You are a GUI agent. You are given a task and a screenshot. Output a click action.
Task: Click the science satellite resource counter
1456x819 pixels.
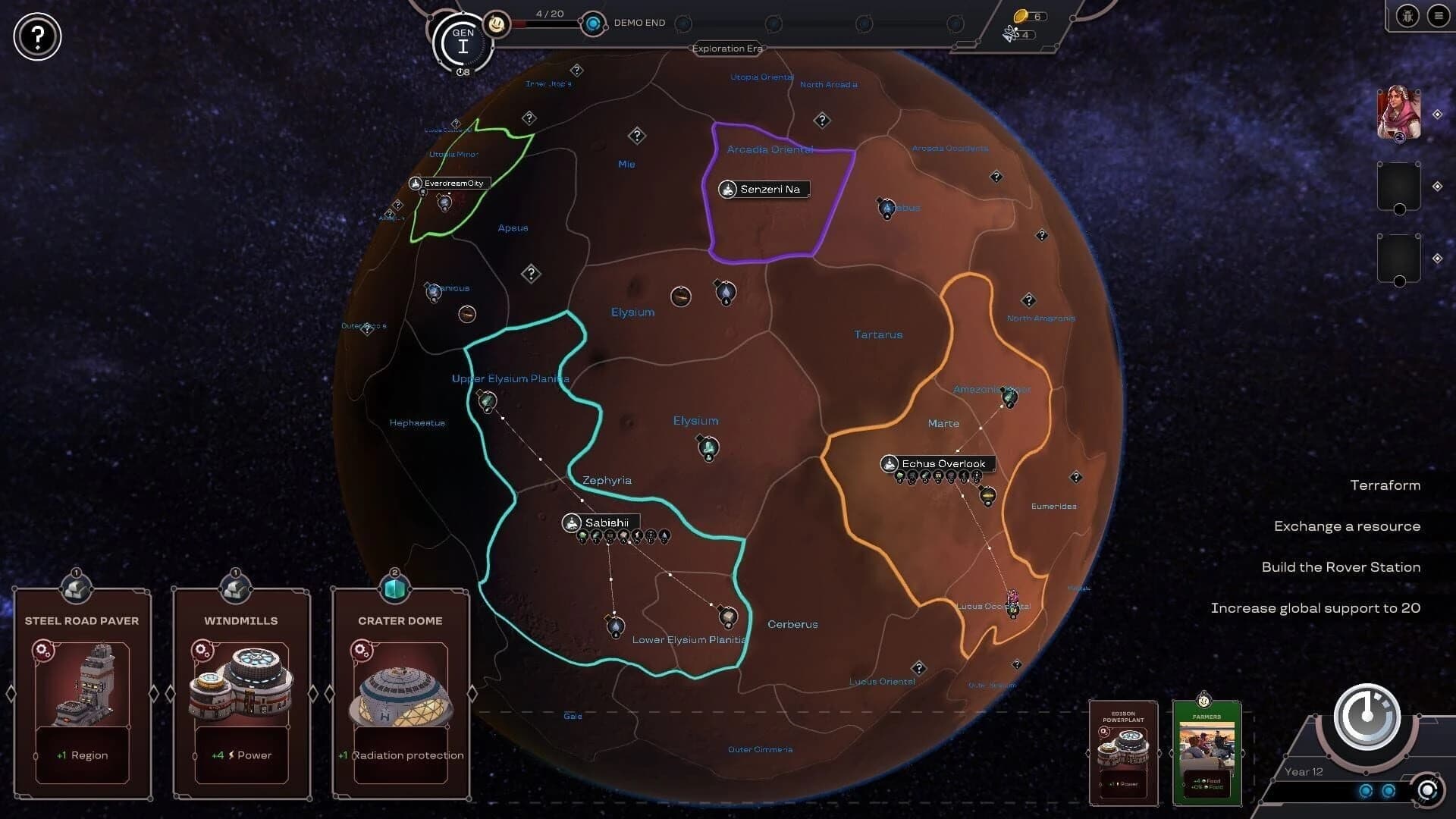point(1015,33)
